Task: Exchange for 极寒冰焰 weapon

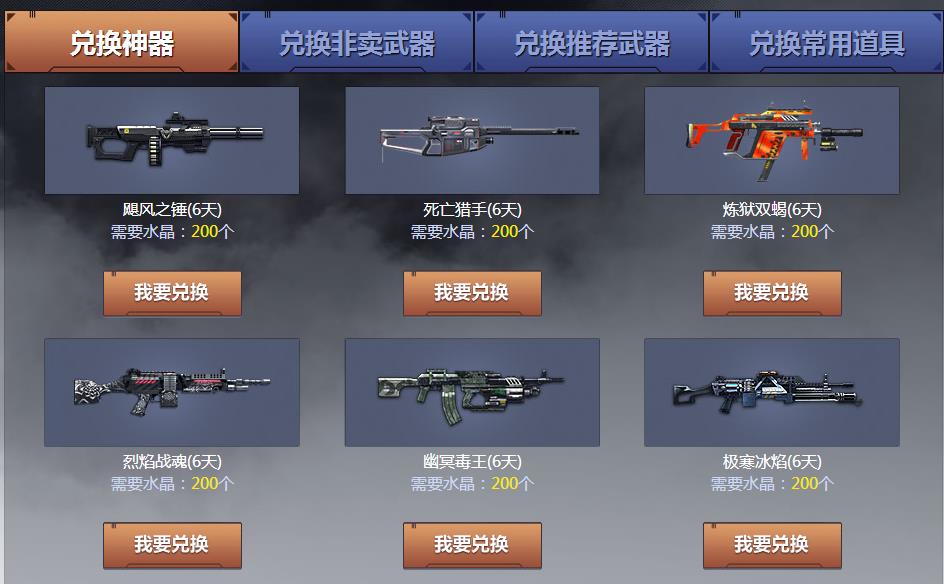Action: pos(772,544)
